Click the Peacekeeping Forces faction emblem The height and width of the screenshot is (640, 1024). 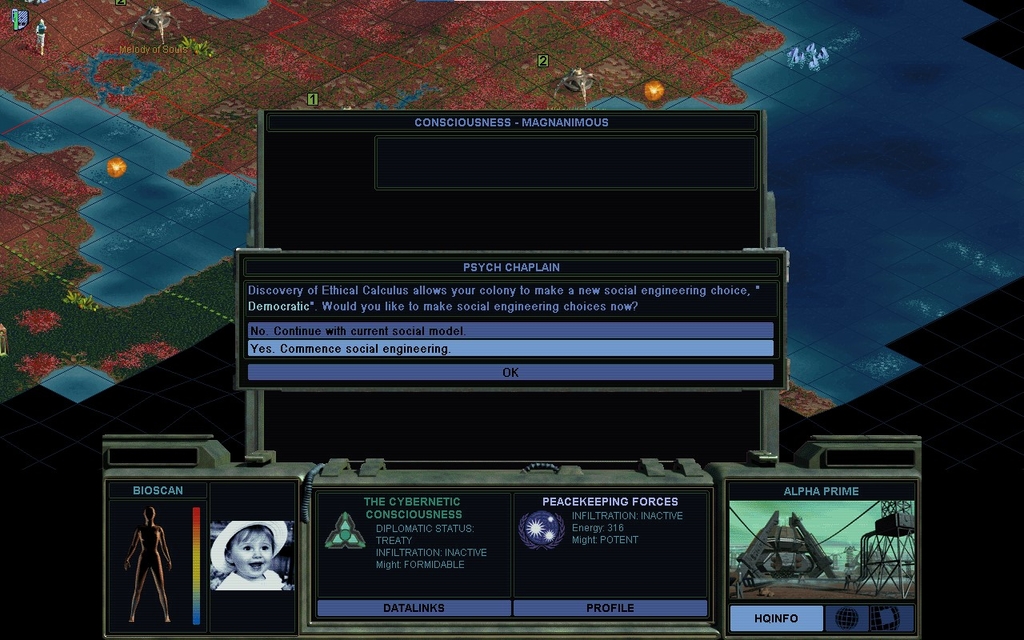(541, 529)
